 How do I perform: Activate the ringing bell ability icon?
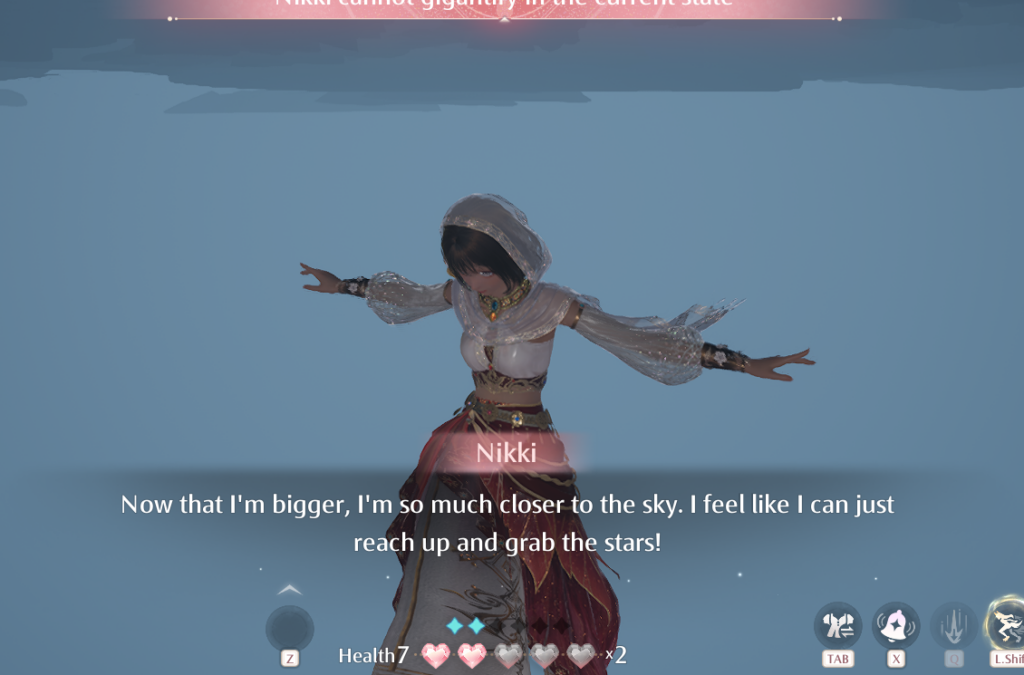point(896,626)
